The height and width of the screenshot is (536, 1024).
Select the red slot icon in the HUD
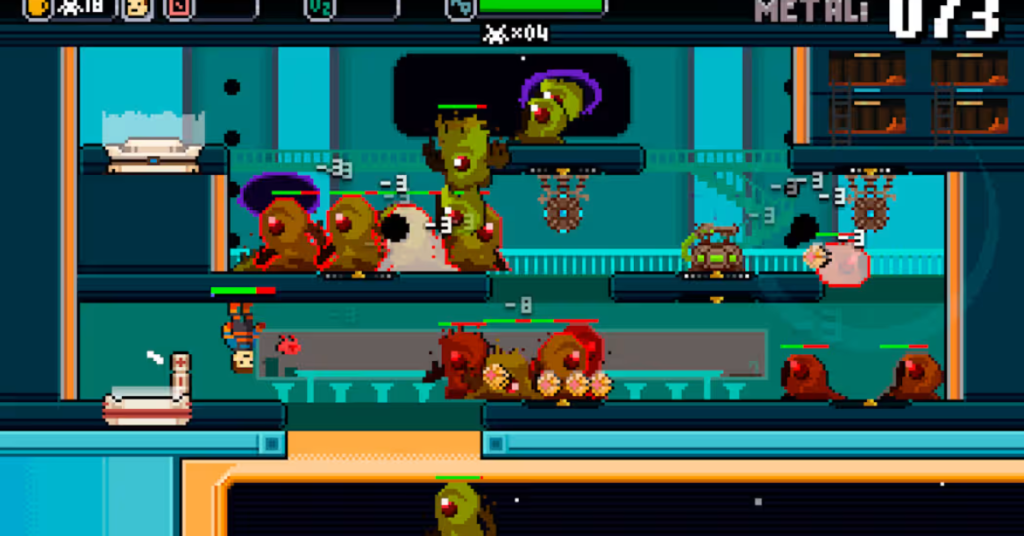(178, 8)
